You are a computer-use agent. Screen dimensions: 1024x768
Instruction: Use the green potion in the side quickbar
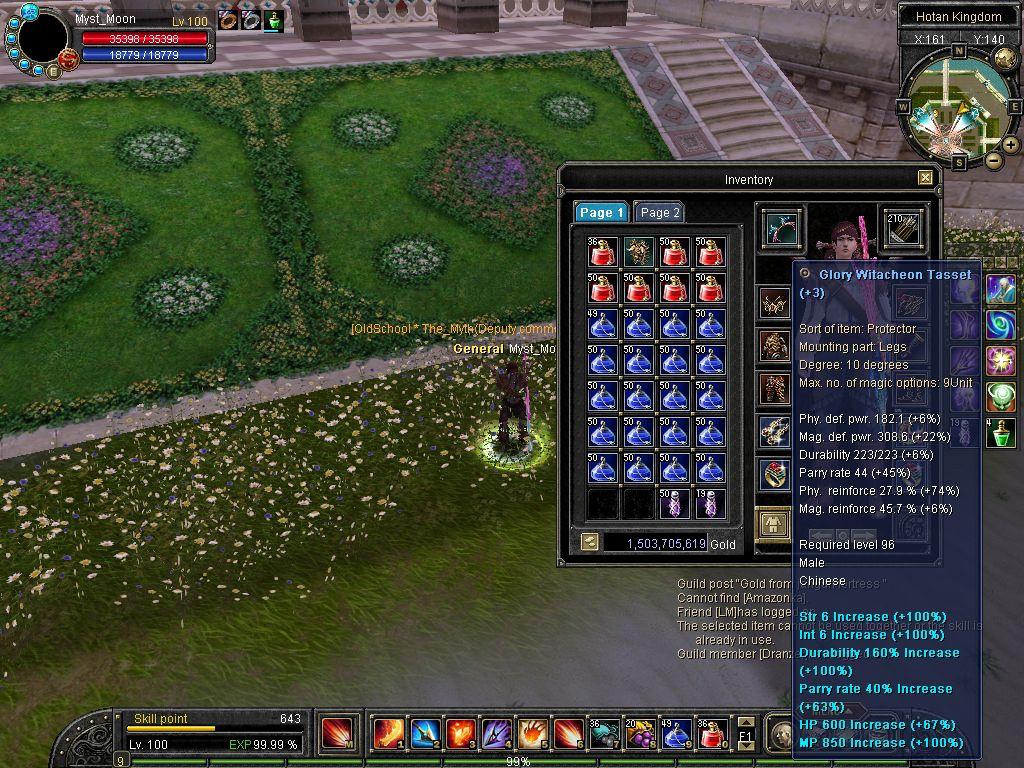tap(1001, 433)
